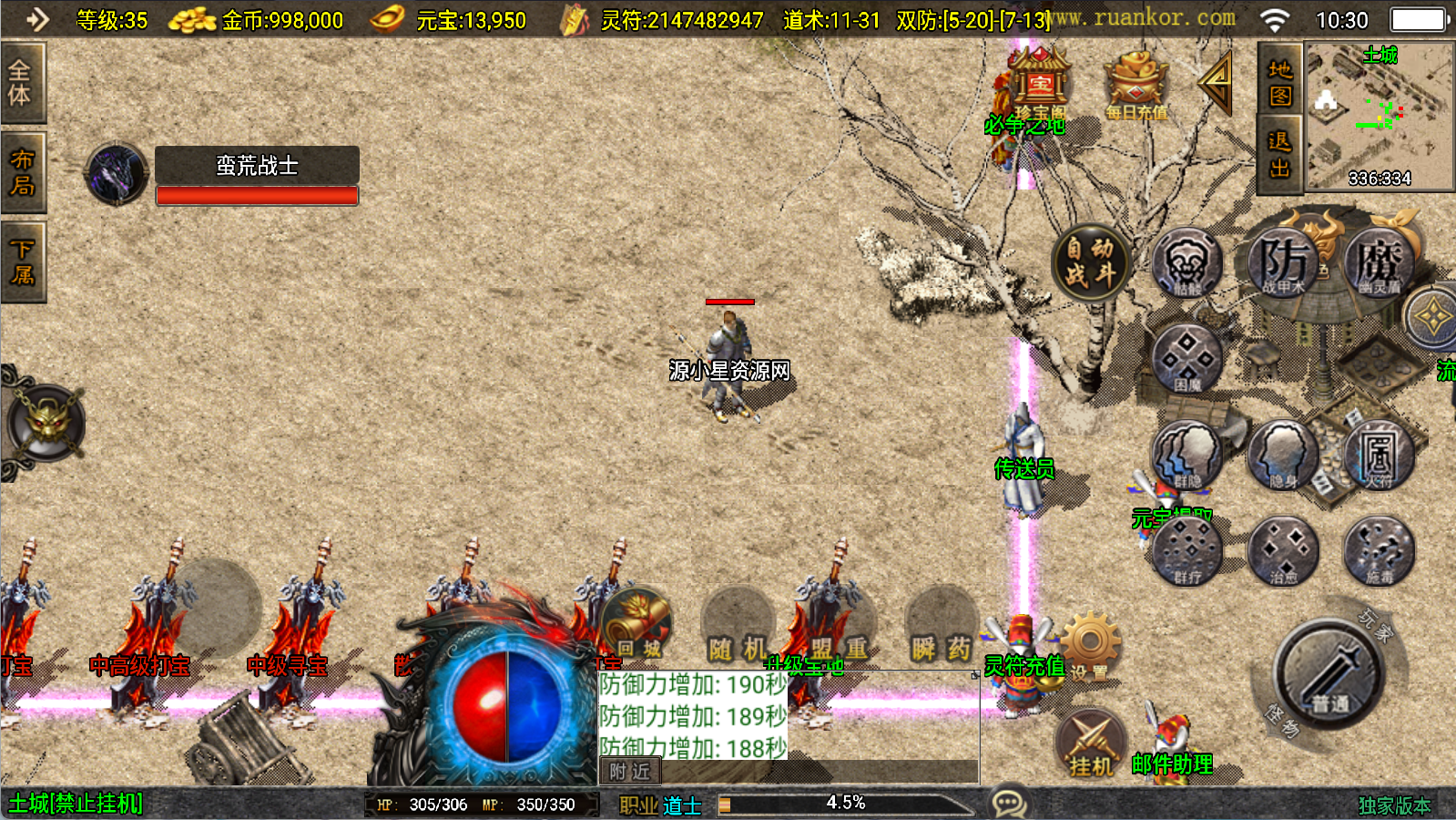Switch chat to the 附近 nearby tab
This screenshot has height=820, width=1456.
[x=630, y=772]
